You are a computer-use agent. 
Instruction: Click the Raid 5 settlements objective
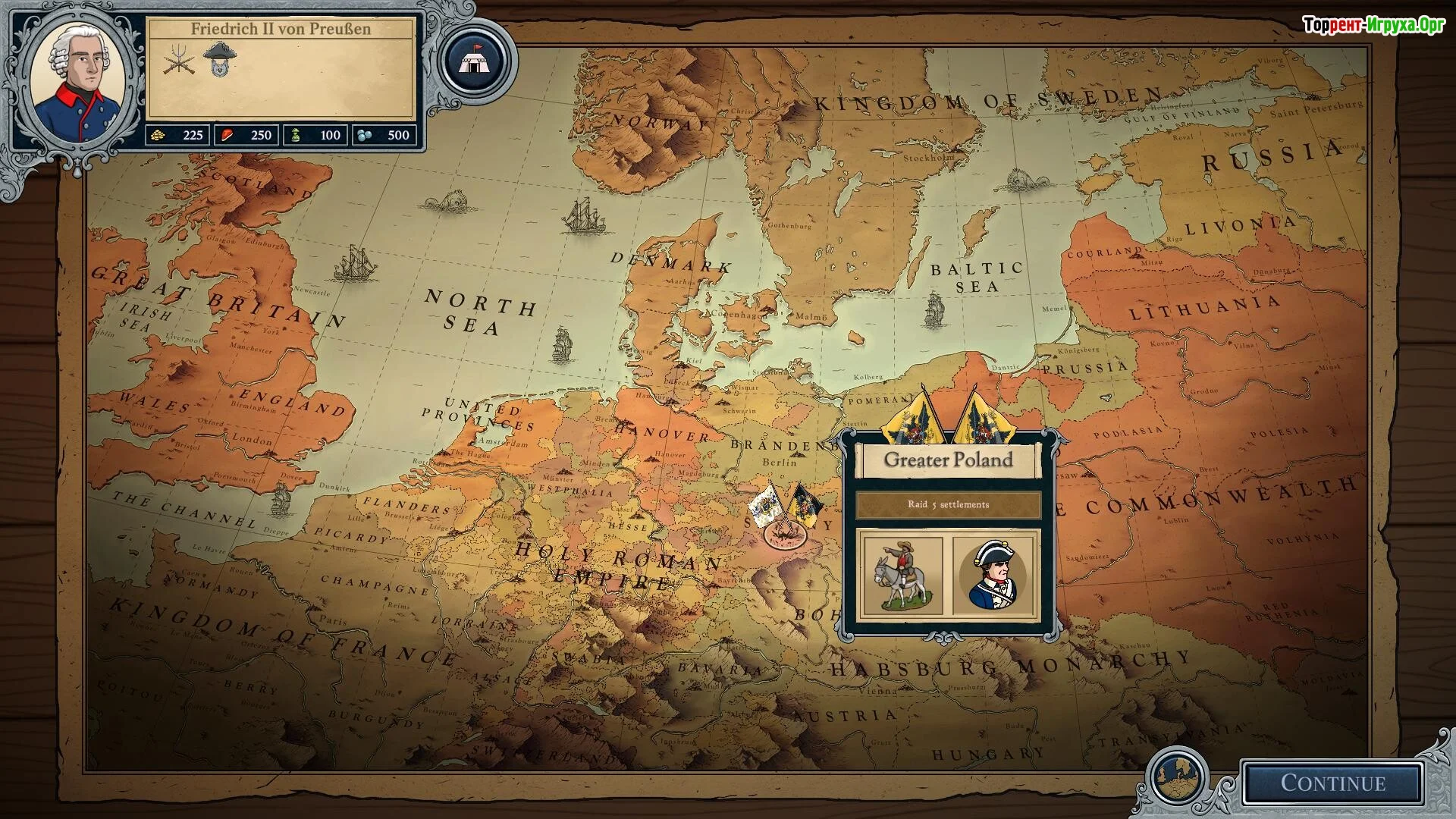(948, 505)
